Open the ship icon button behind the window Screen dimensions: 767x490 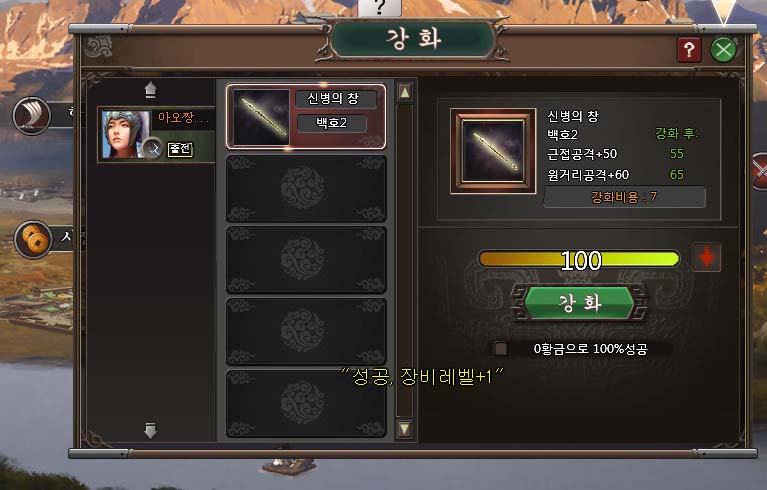click(32, 116)
